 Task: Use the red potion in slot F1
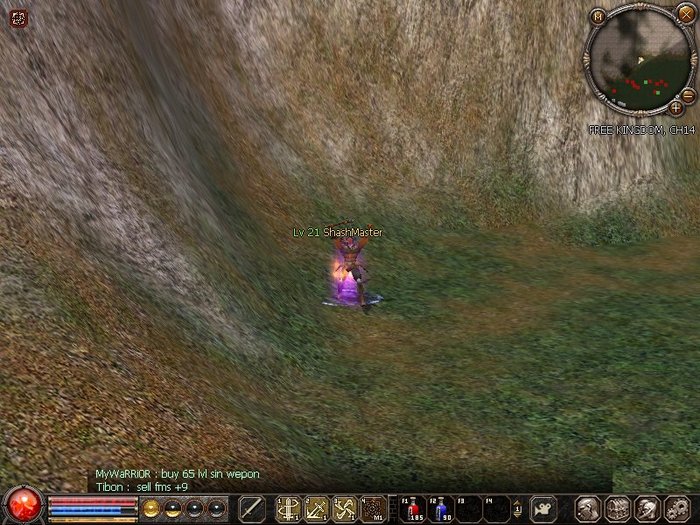point(411,508)
